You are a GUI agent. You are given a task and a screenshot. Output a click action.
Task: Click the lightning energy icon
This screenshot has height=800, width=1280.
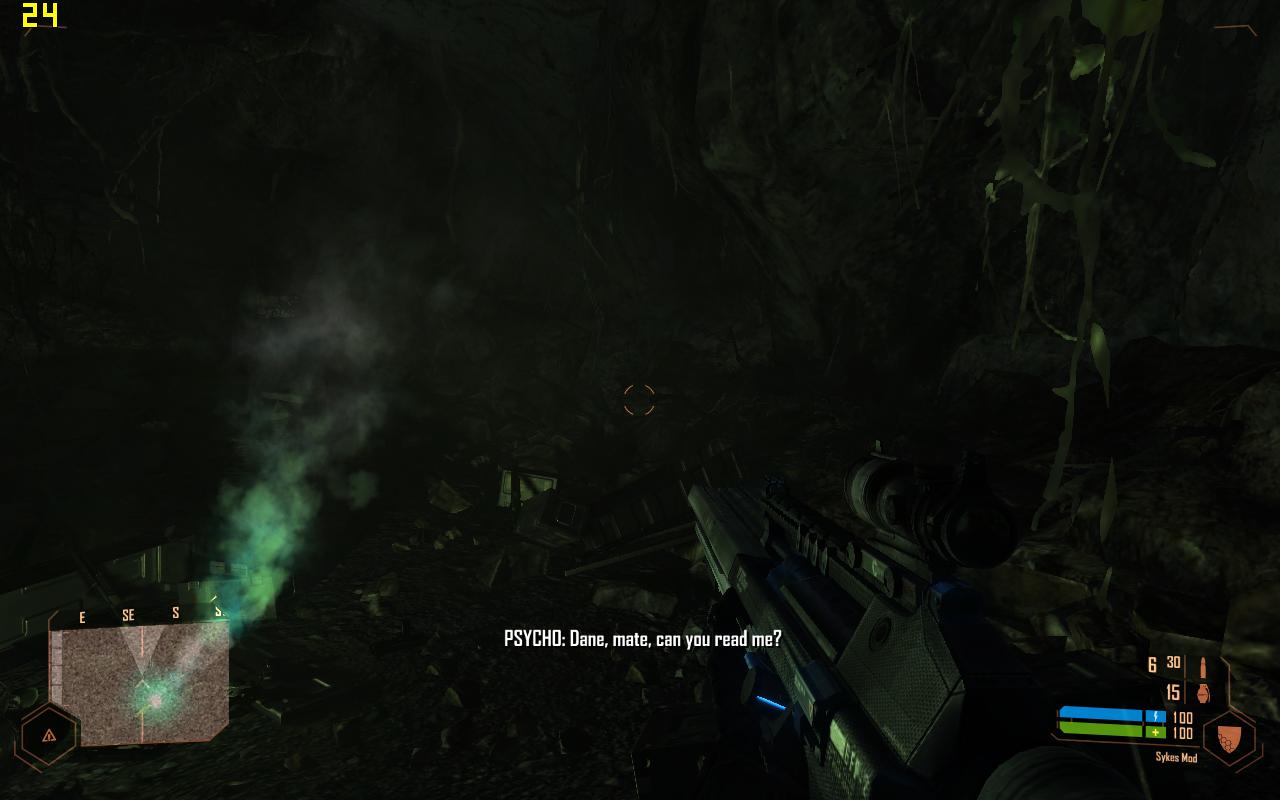tap(1155, 716)
